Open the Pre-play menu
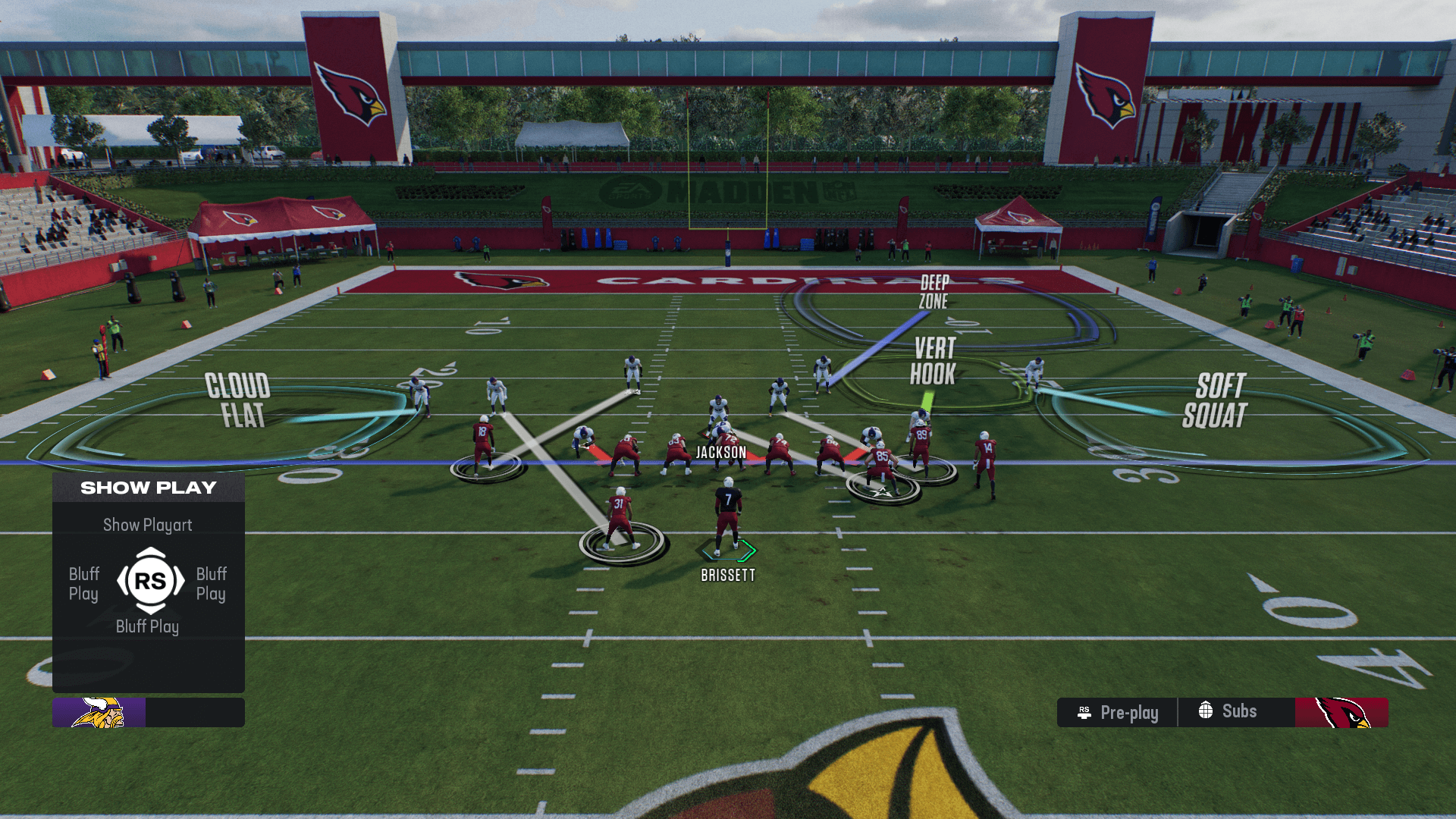The width and height of the screenshot is (1456, 819). pyautogui.click(x=1118, y=712)
